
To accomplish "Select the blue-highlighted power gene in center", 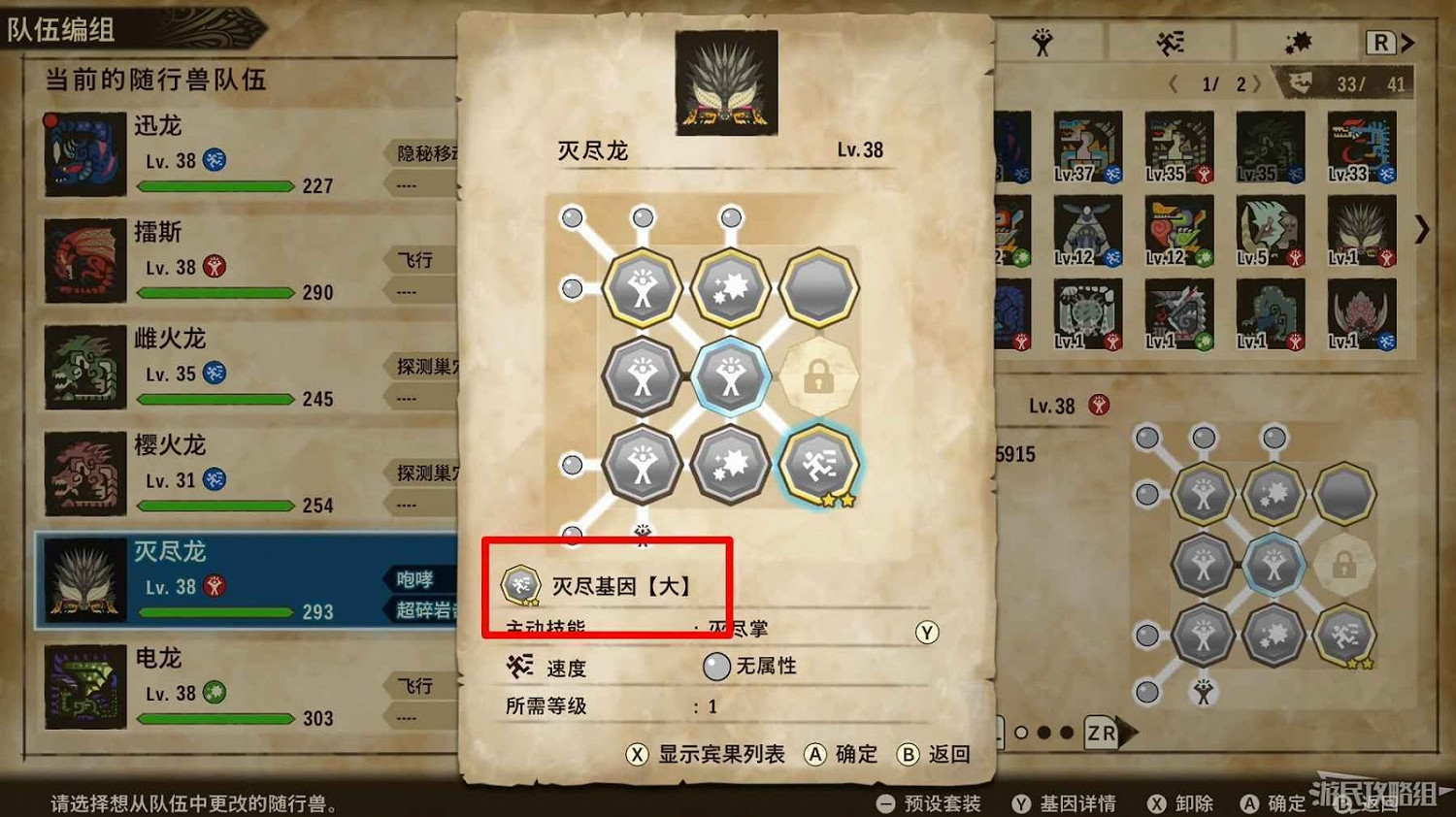I will [730, 376].
